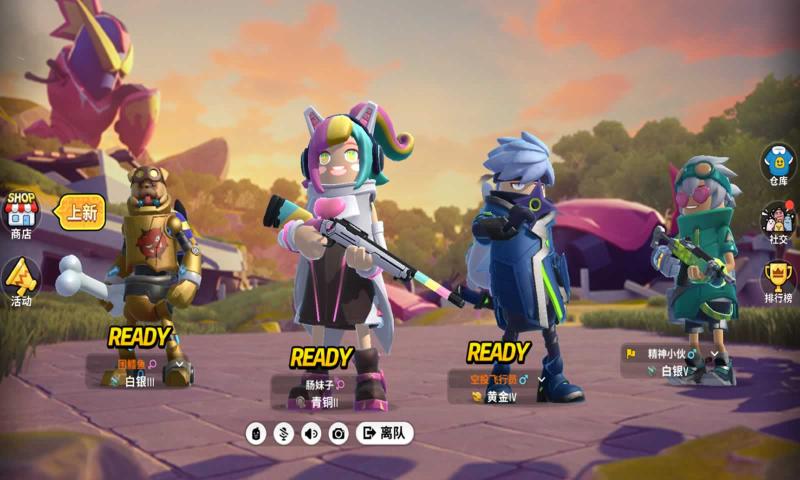Open the SHOP (商店) menu
Viewport: 800px width, 480px height.
(x=21, y=213)
